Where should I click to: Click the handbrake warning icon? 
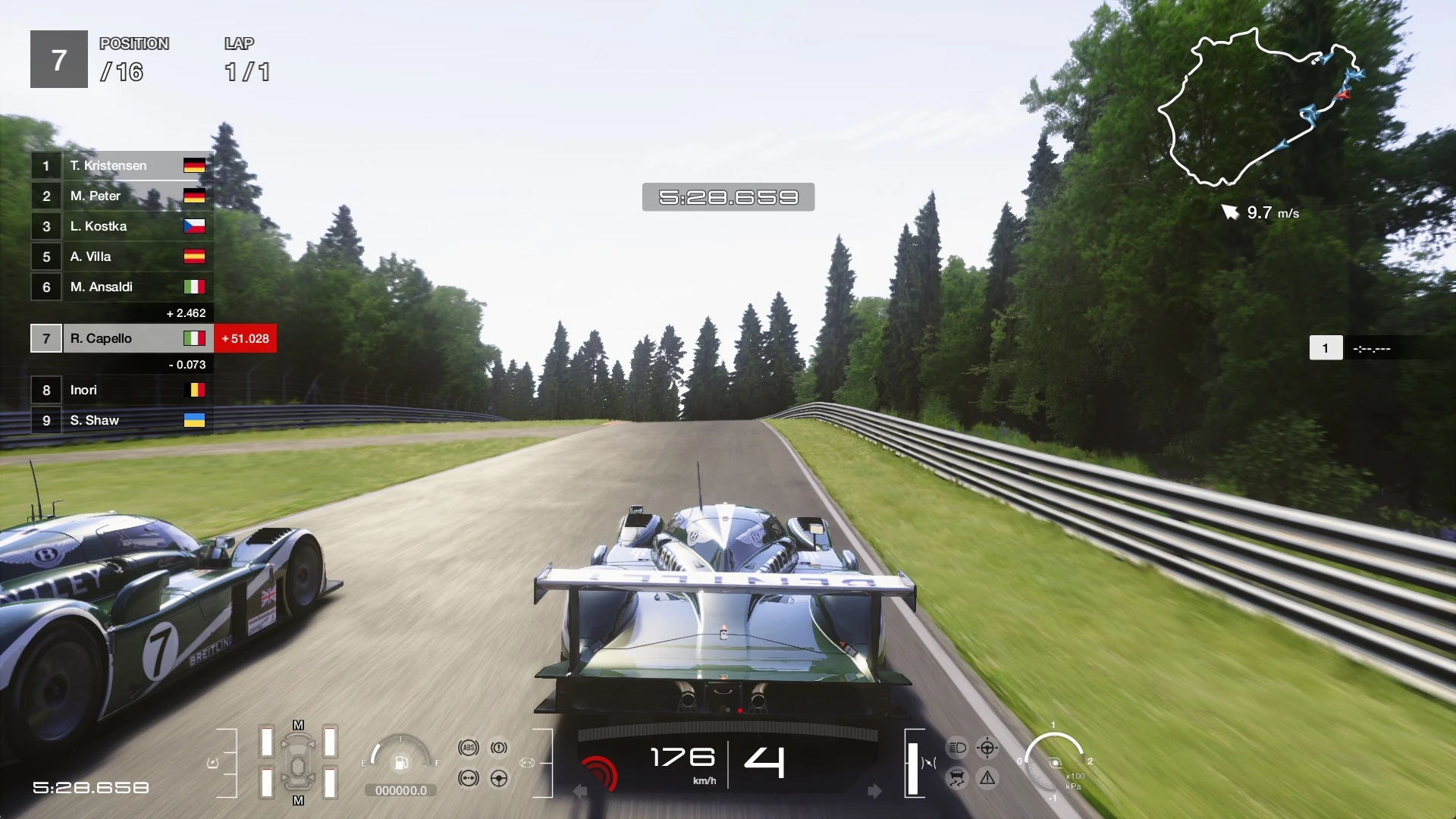point(499,747)
